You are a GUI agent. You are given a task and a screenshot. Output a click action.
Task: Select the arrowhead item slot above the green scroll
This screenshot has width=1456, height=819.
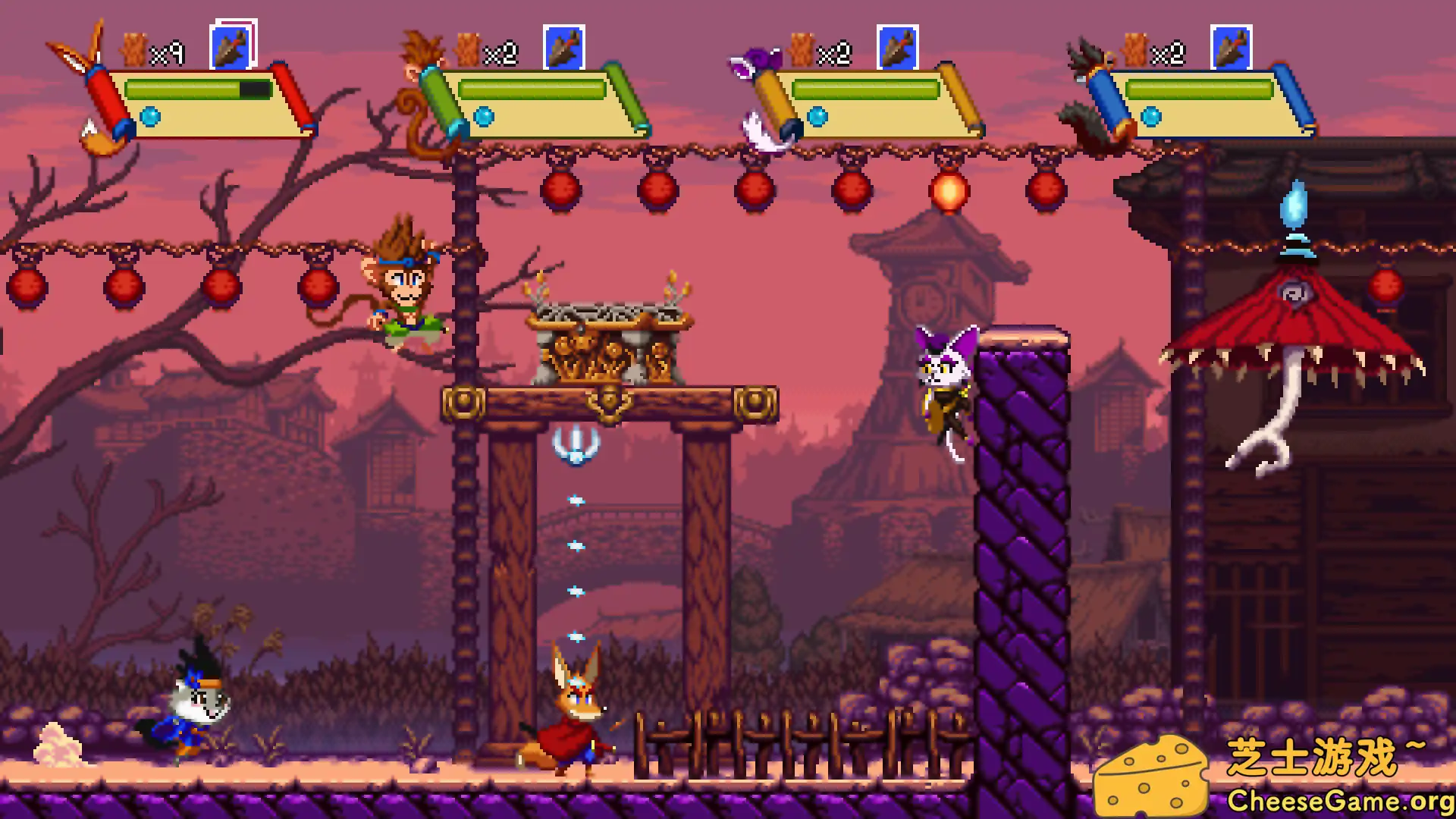click(564, 48)
